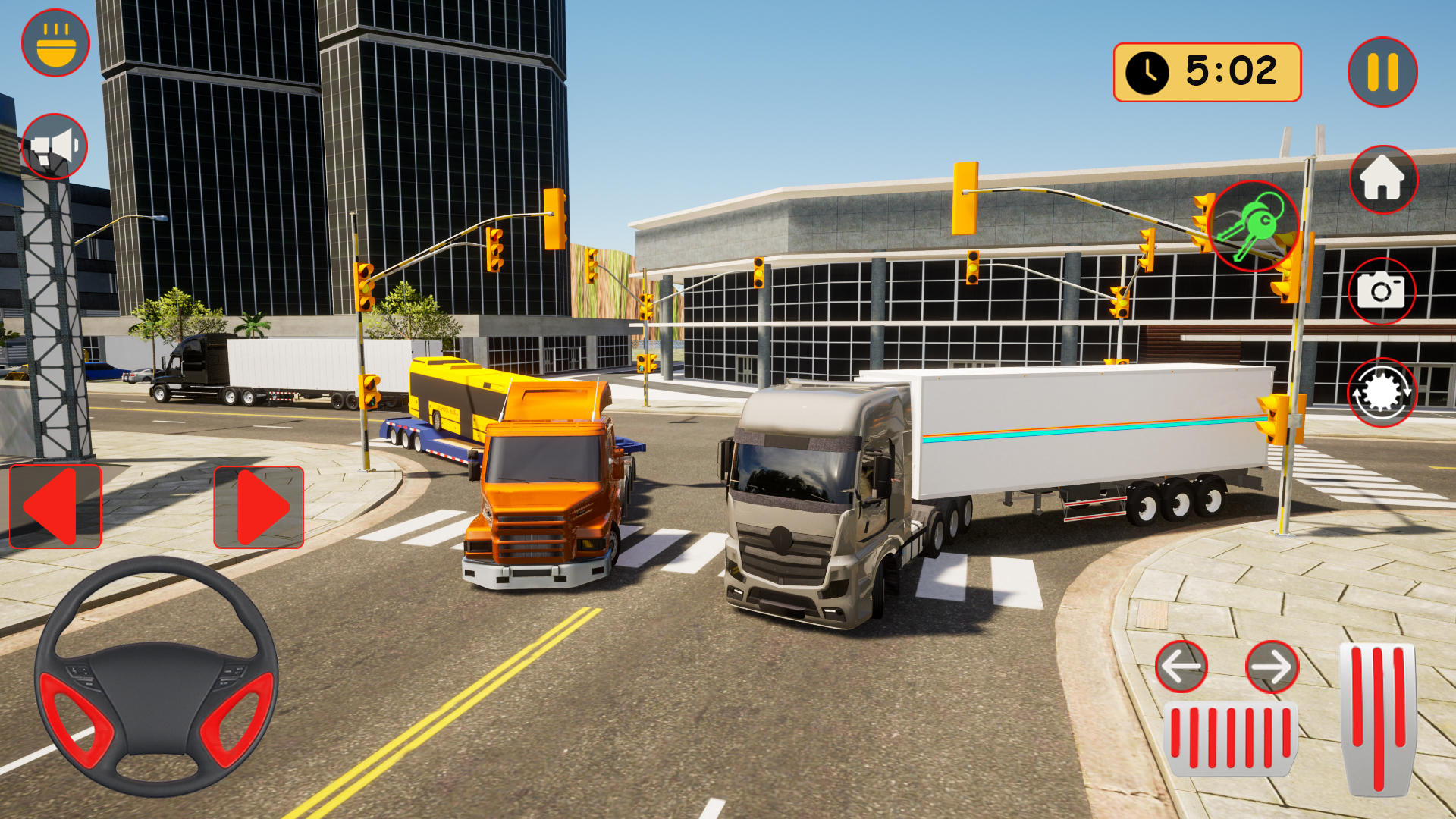Image resolution: width=1456 pixels, height=819 pixels.
Task: Activate the horn speaker toggle
Action: point(53,144)
